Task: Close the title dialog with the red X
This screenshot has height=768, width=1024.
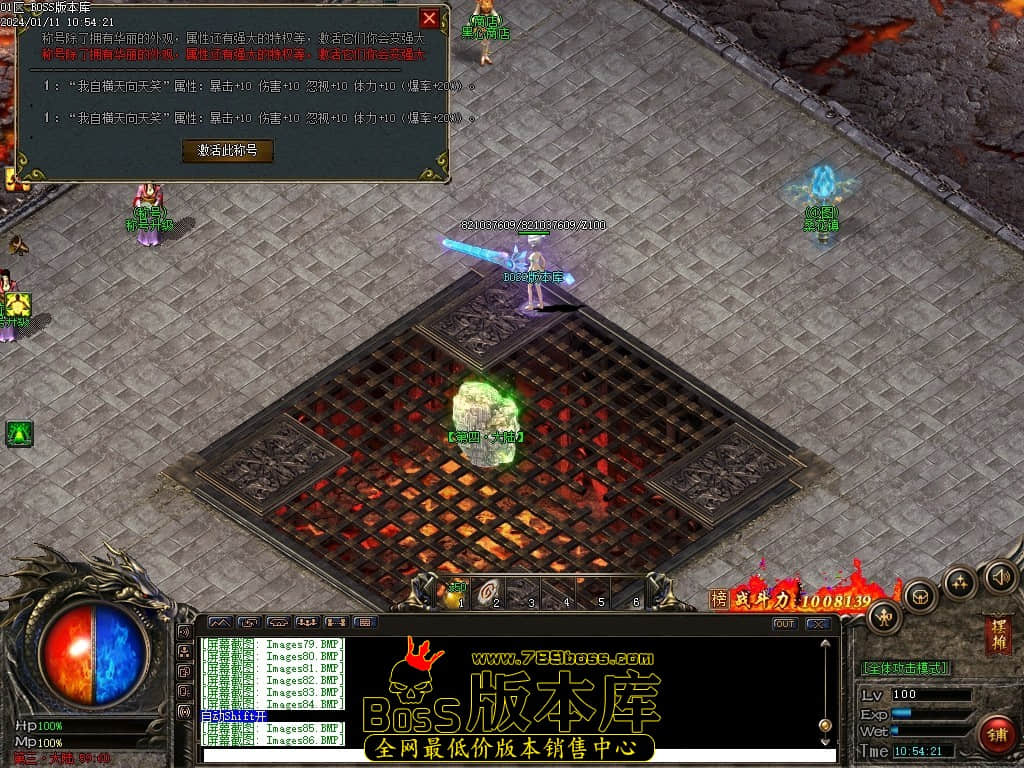Action: (x=429, y=18)
